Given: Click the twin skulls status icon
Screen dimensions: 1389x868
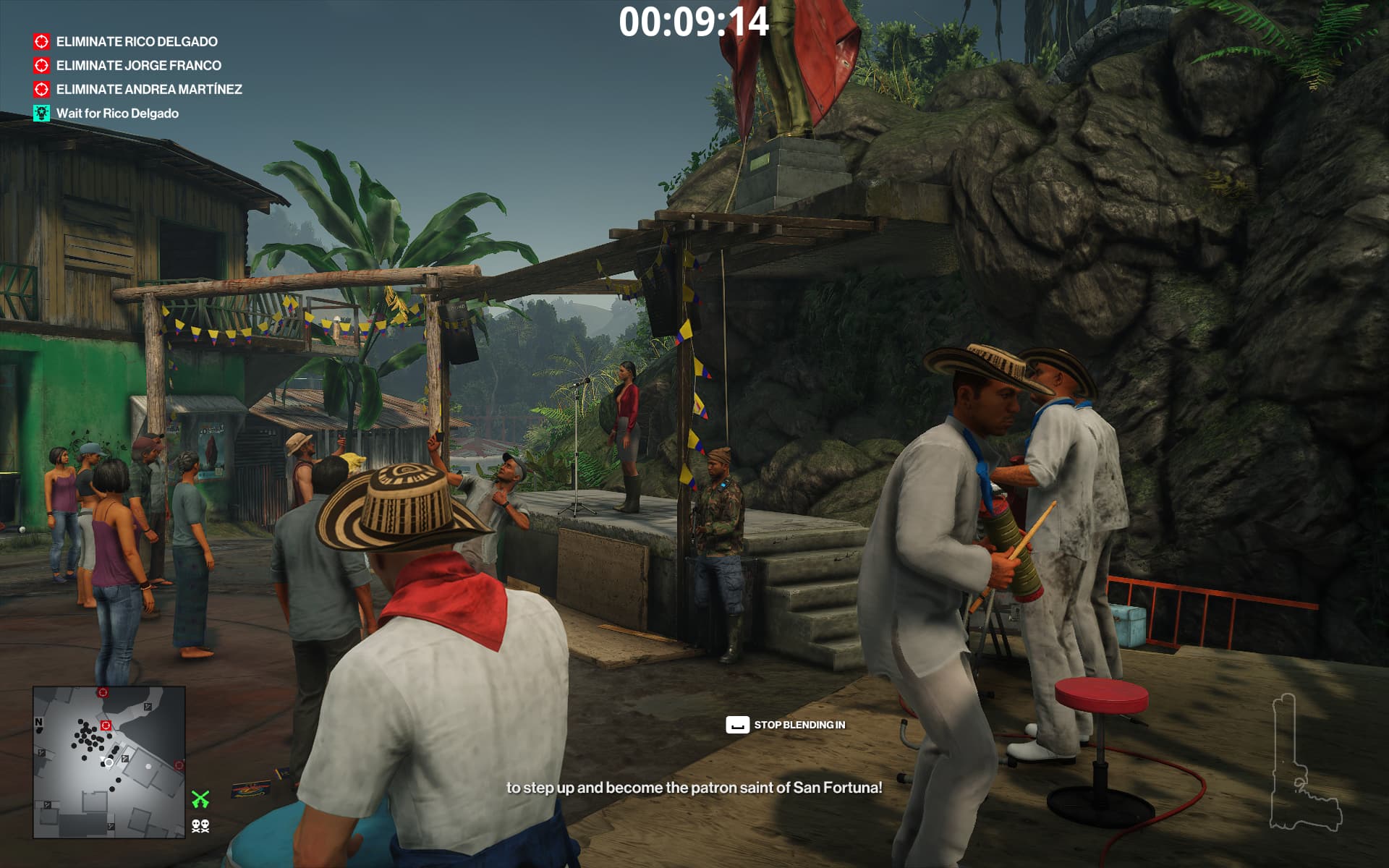Looking at the screenshot, I should (x=200, y=825).
